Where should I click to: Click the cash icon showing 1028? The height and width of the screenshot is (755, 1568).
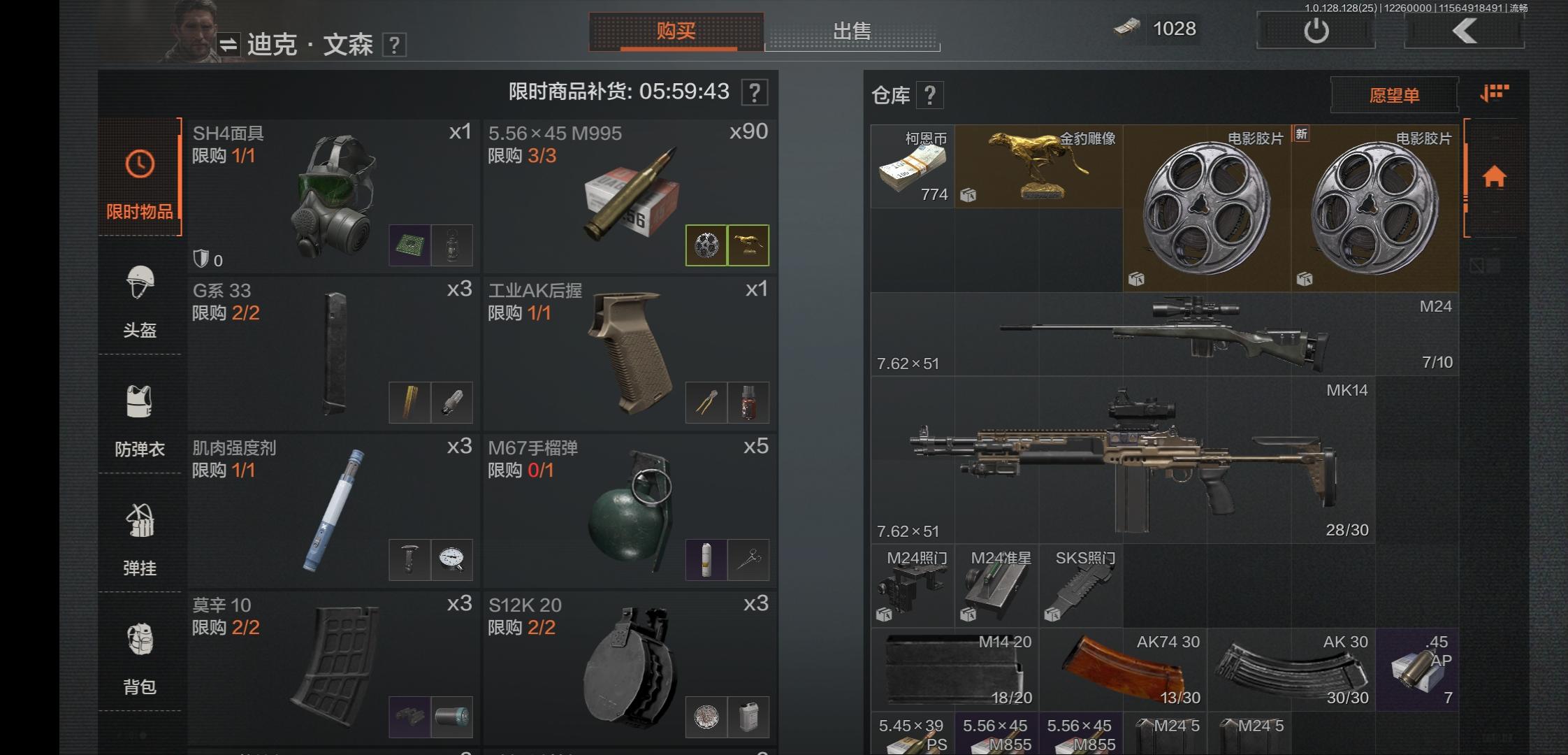pos(1127,29)
